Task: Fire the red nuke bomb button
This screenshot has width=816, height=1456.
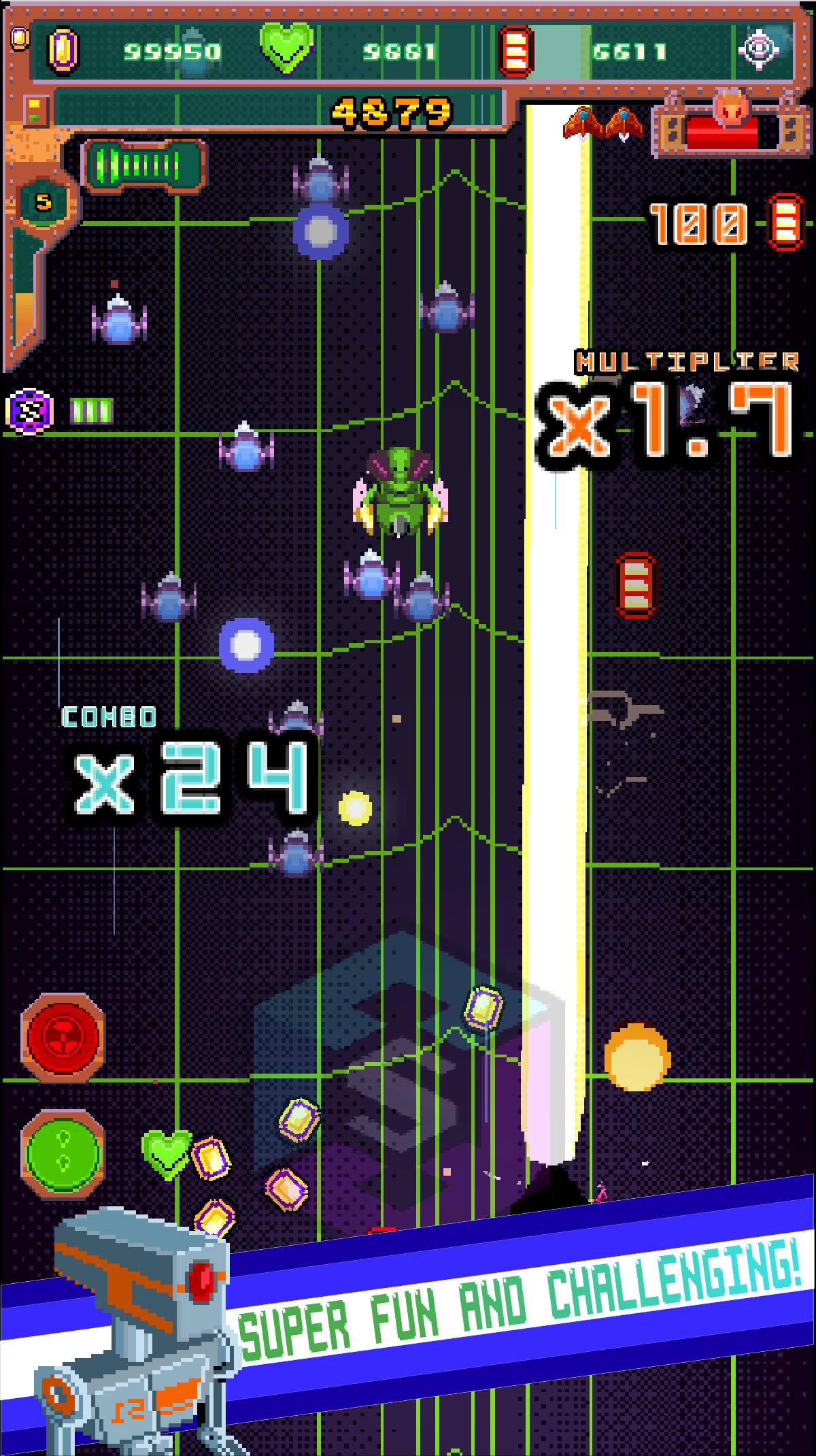Action: tap(63, 1038)
